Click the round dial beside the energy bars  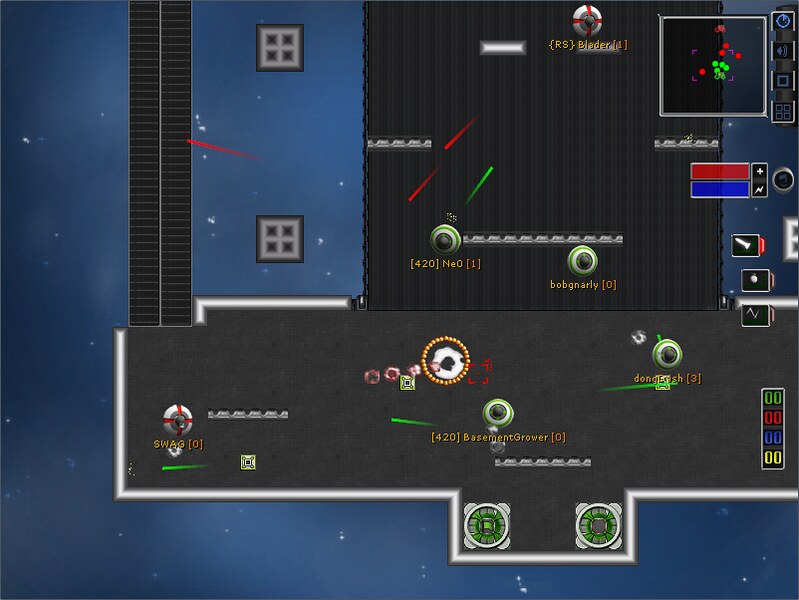(785, 181)
